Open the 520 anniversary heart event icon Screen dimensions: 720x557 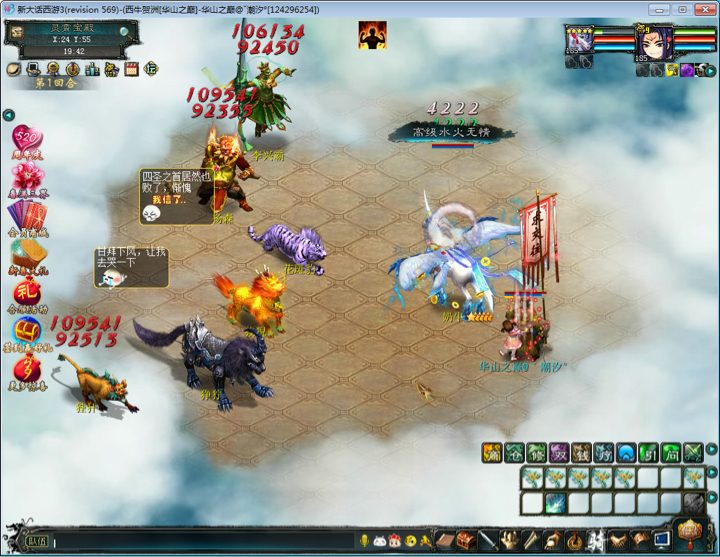click(27, 139)
